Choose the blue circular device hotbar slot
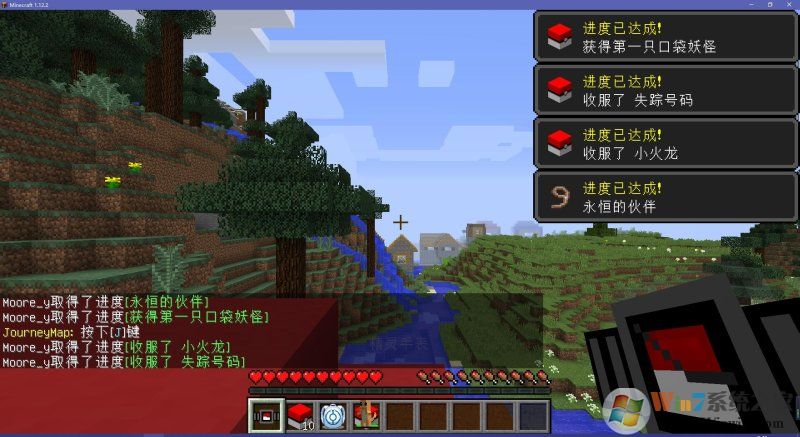This screenshot has width=800, height=437. [333, 415]
